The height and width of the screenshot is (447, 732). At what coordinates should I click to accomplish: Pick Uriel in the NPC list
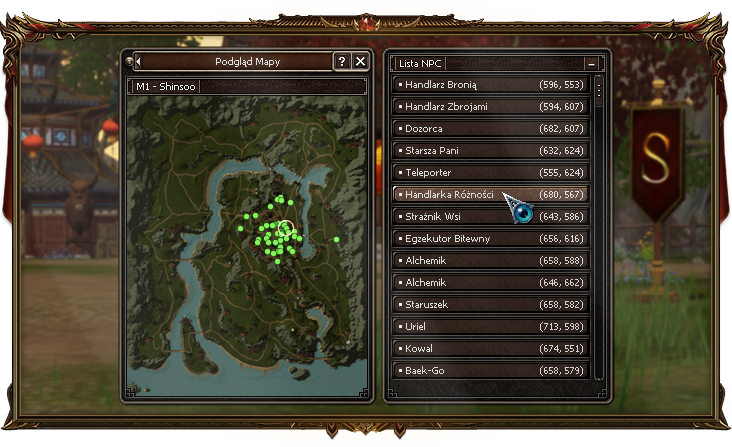(491, 326)
